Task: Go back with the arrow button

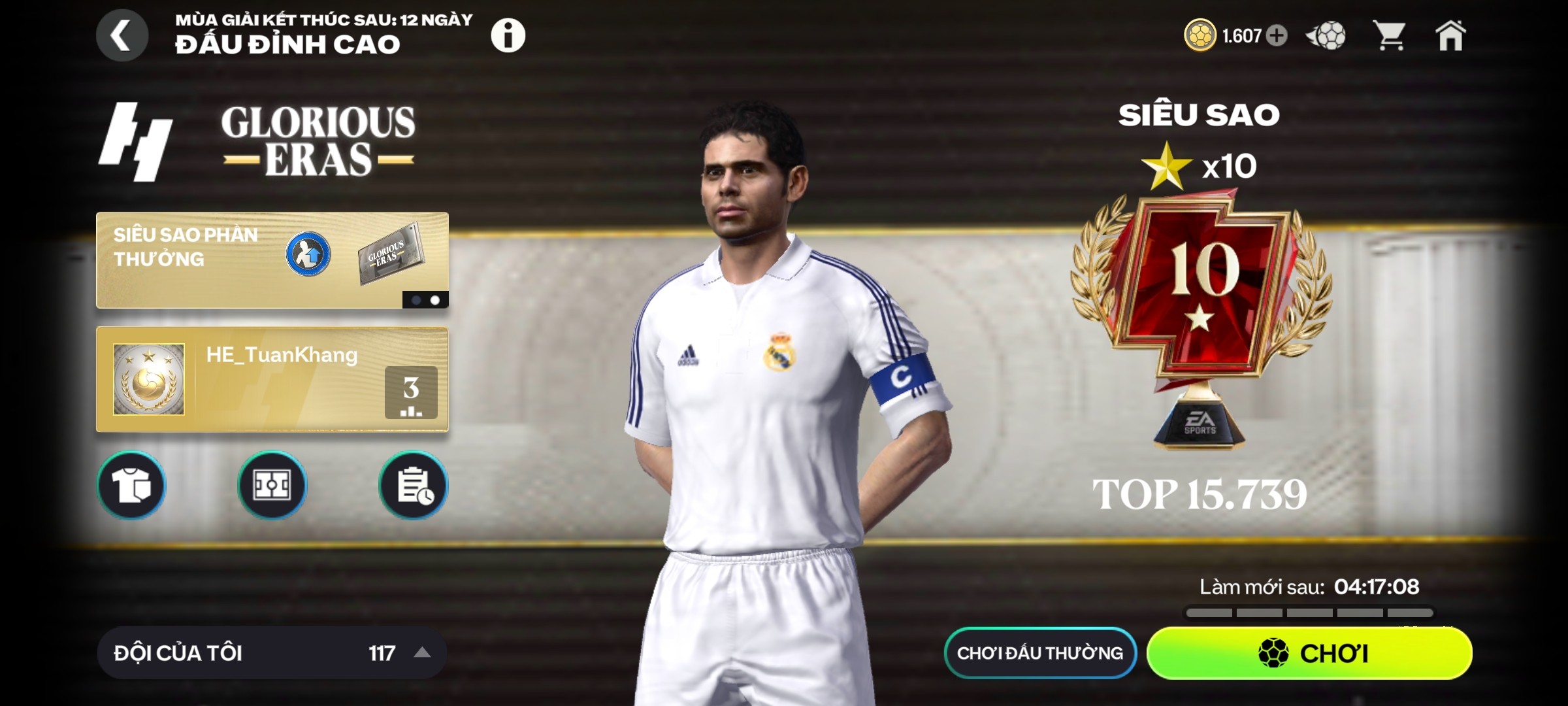Action: point(122,35)
